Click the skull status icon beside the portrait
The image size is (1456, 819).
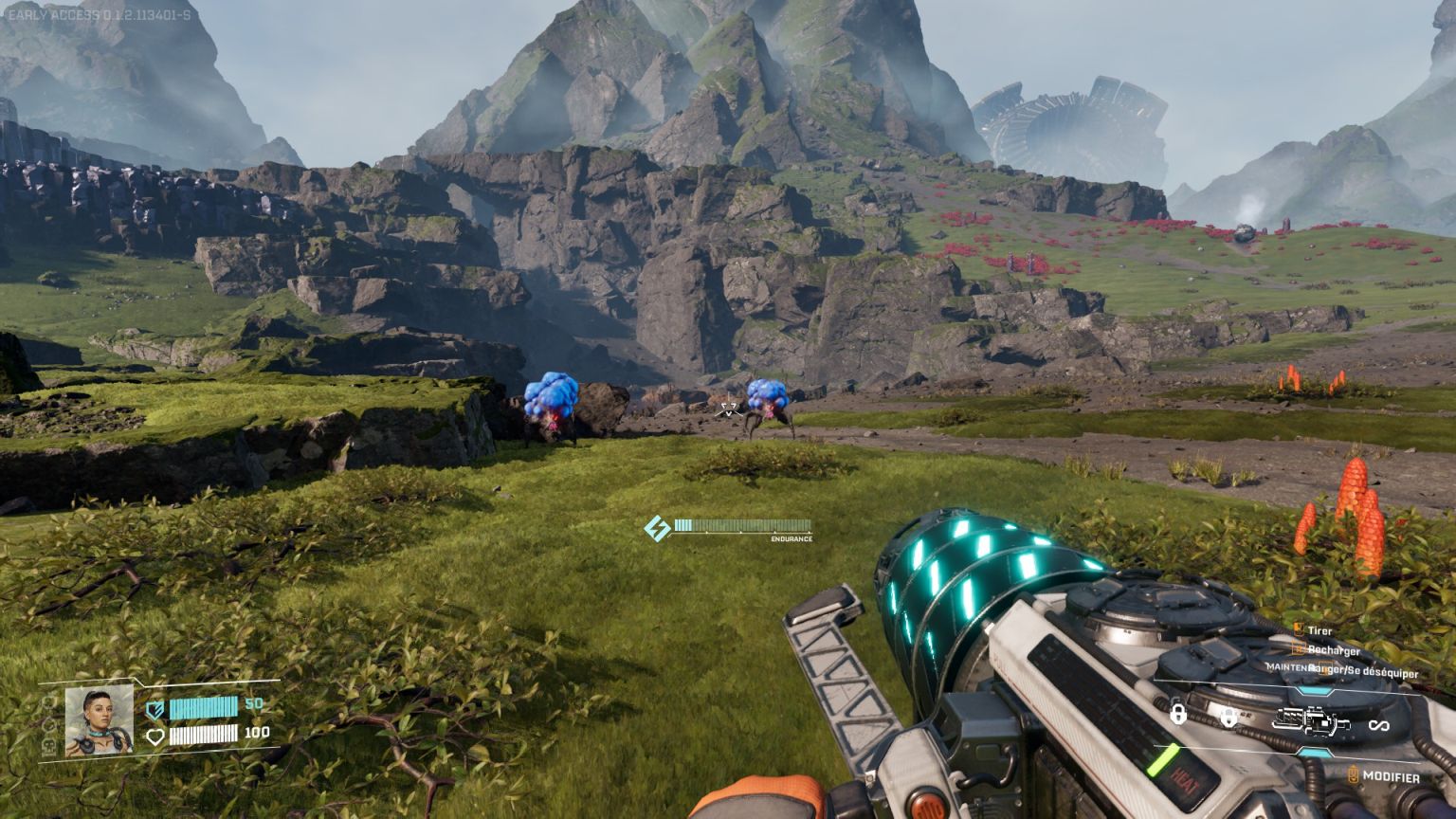point(49,747)
